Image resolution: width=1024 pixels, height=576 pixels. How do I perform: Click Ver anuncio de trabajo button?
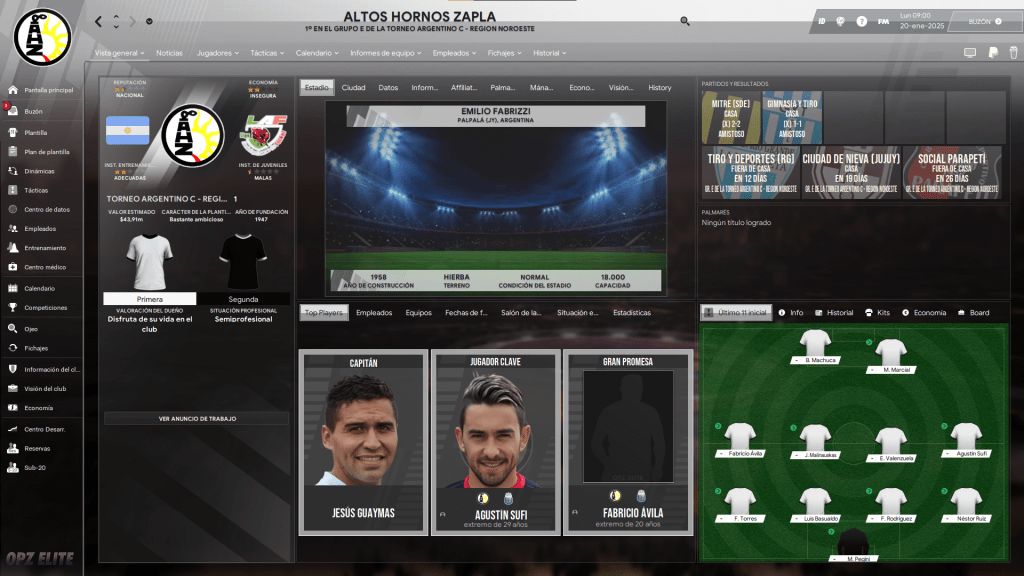(197, 418)
